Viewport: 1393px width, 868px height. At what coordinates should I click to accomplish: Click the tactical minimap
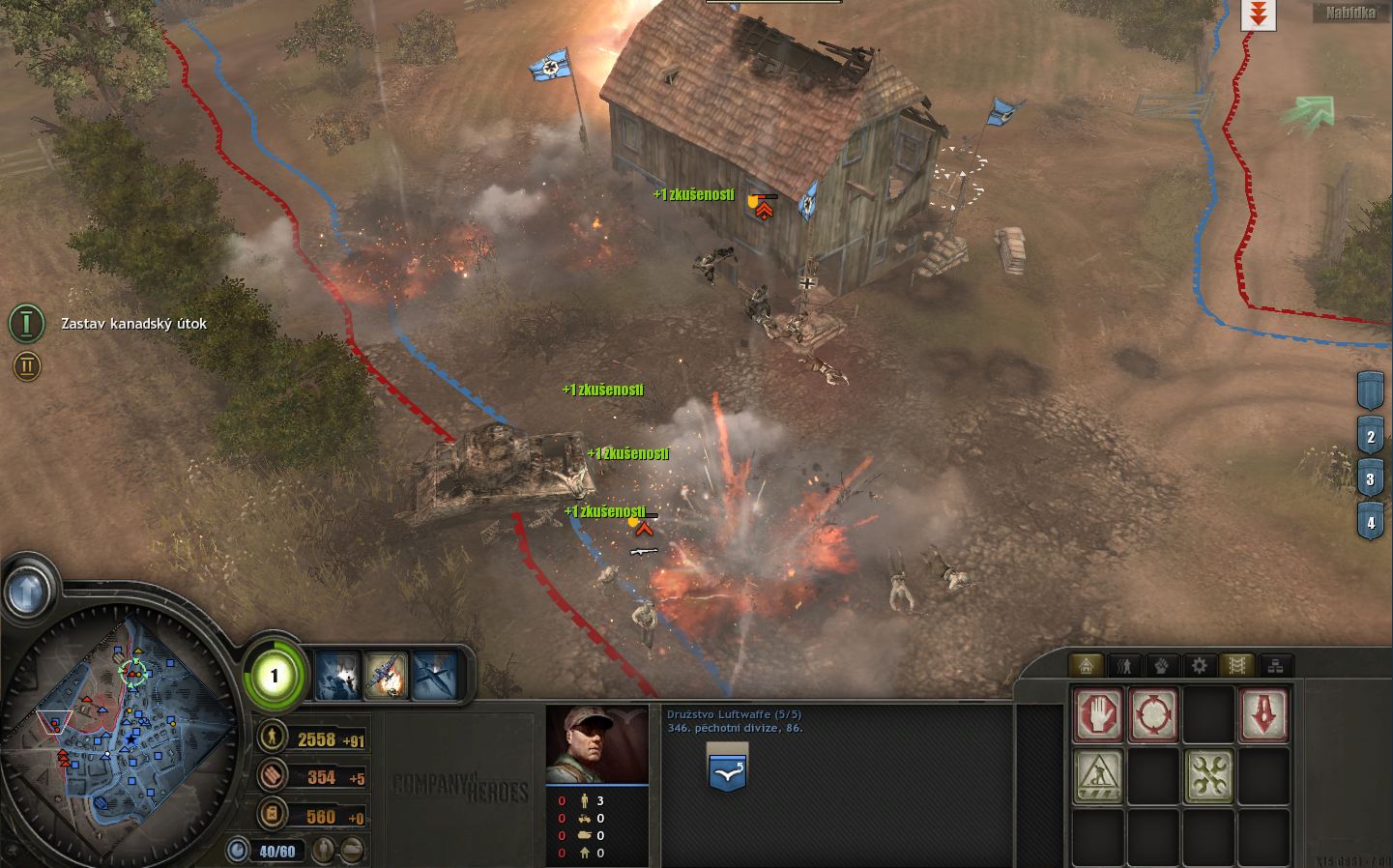121,735
